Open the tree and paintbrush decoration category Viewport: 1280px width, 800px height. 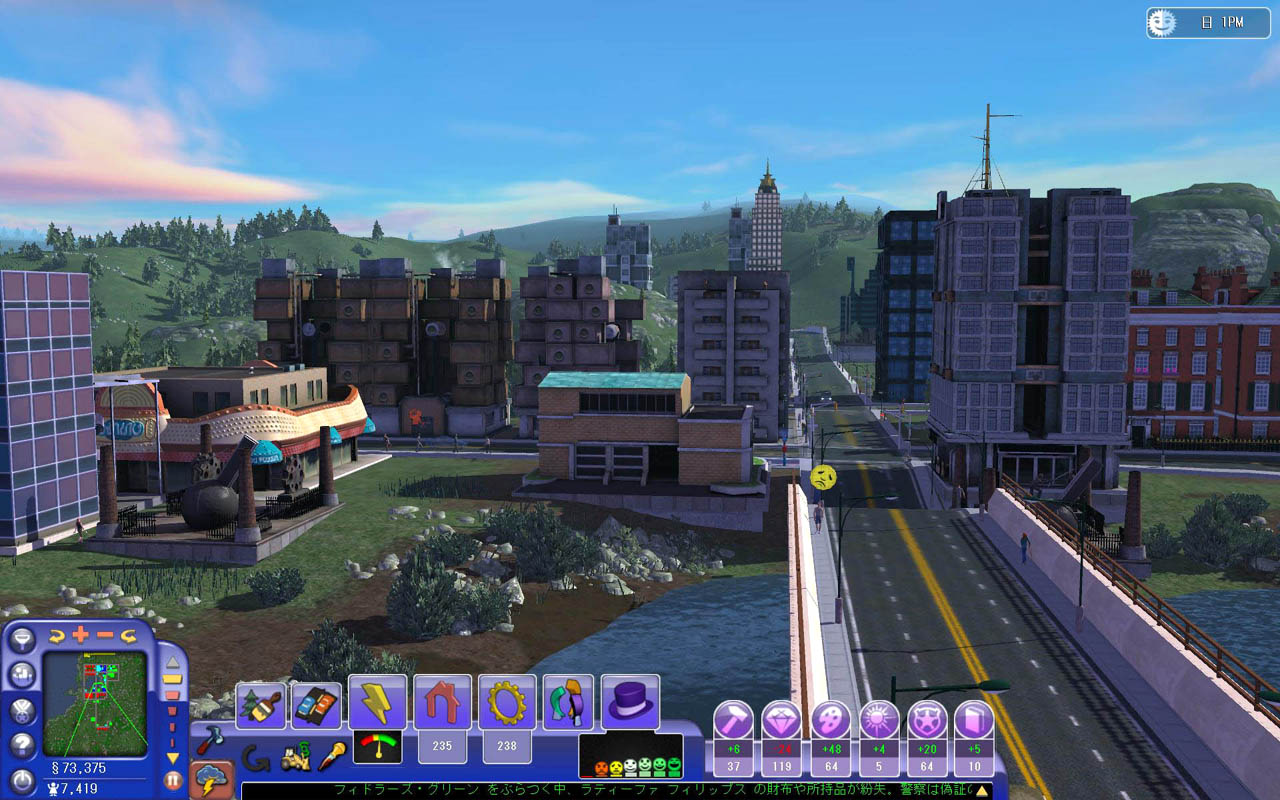(x=260, y=705)
